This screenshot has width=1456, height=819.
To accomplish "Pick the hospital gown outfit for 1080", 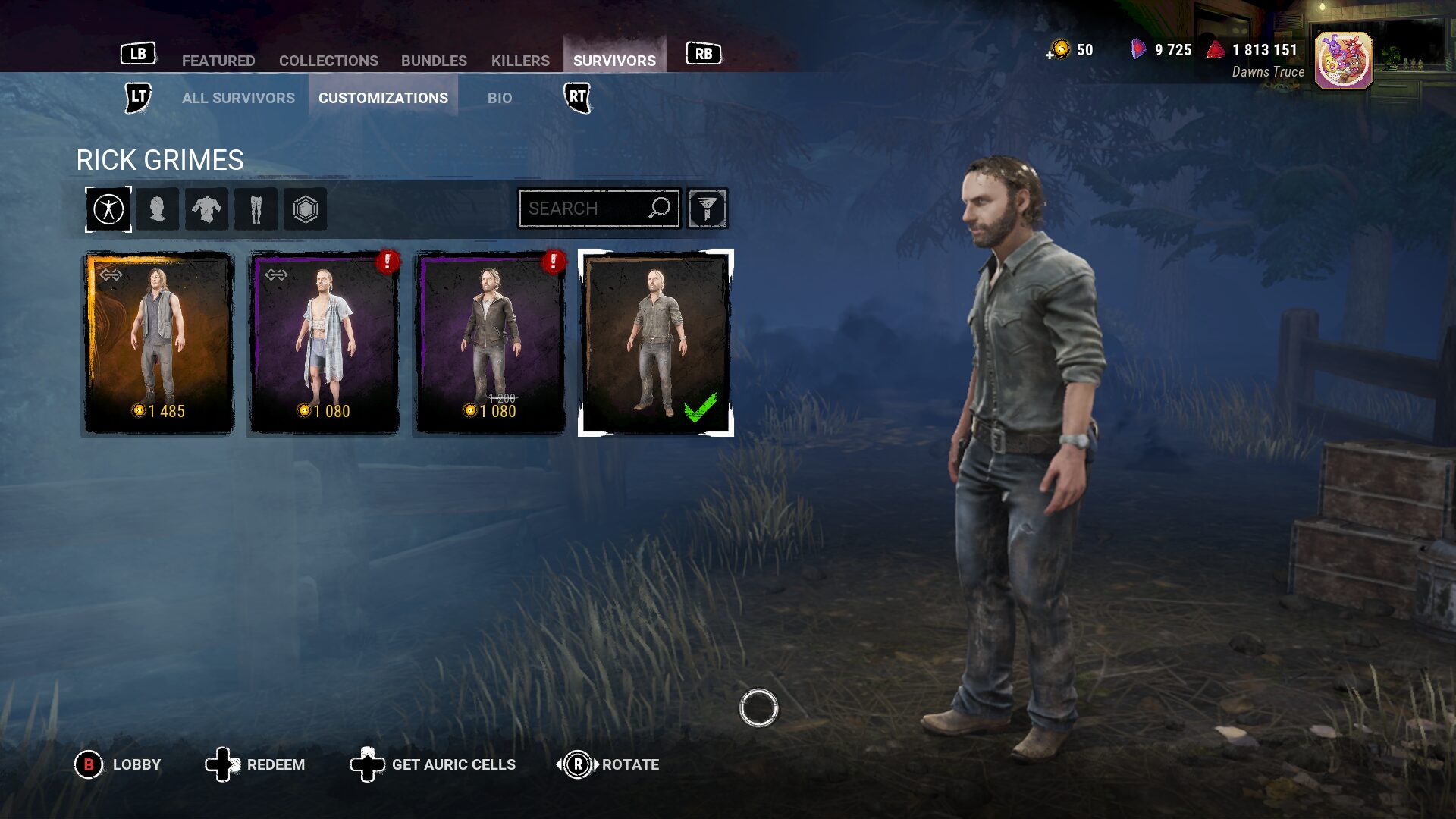I will coord(325,343).
